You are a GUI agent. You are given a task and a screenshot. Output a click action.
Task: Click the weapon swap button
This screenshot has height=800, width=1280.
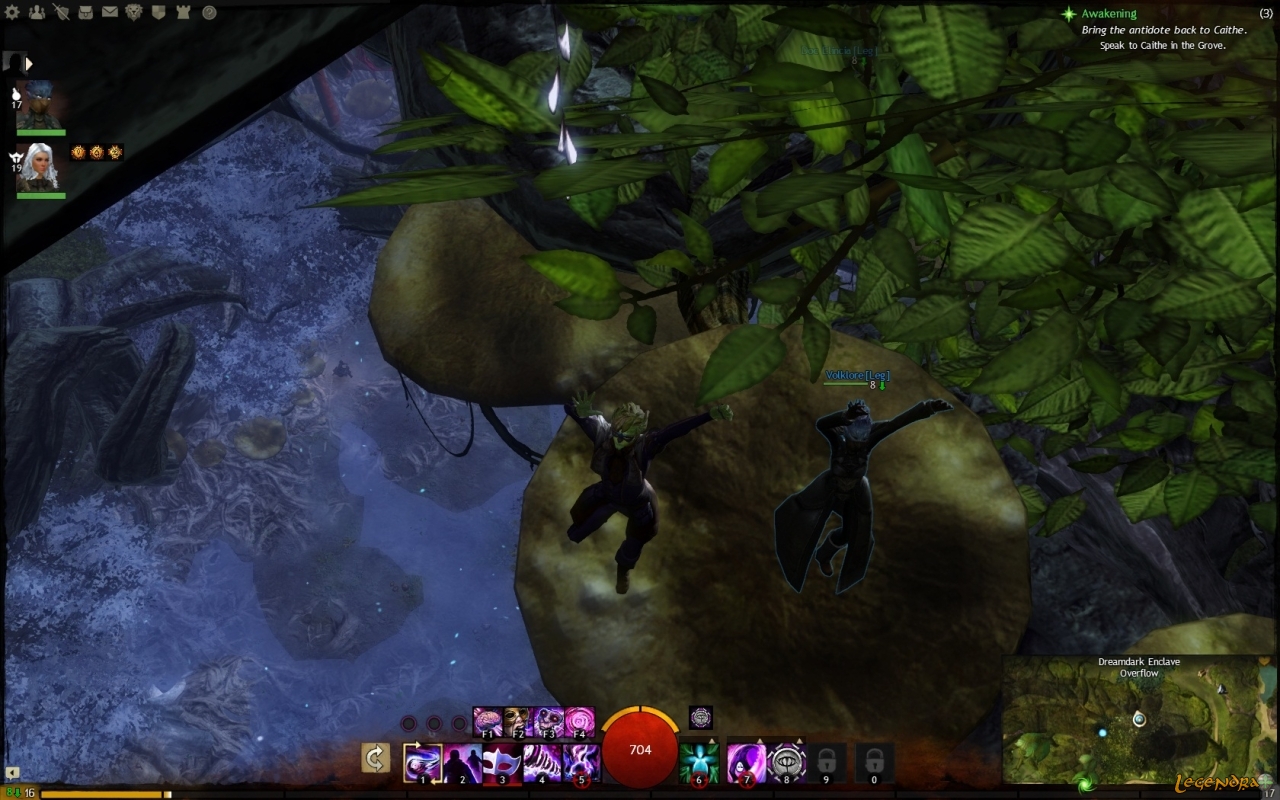click(x=375, y=760)
